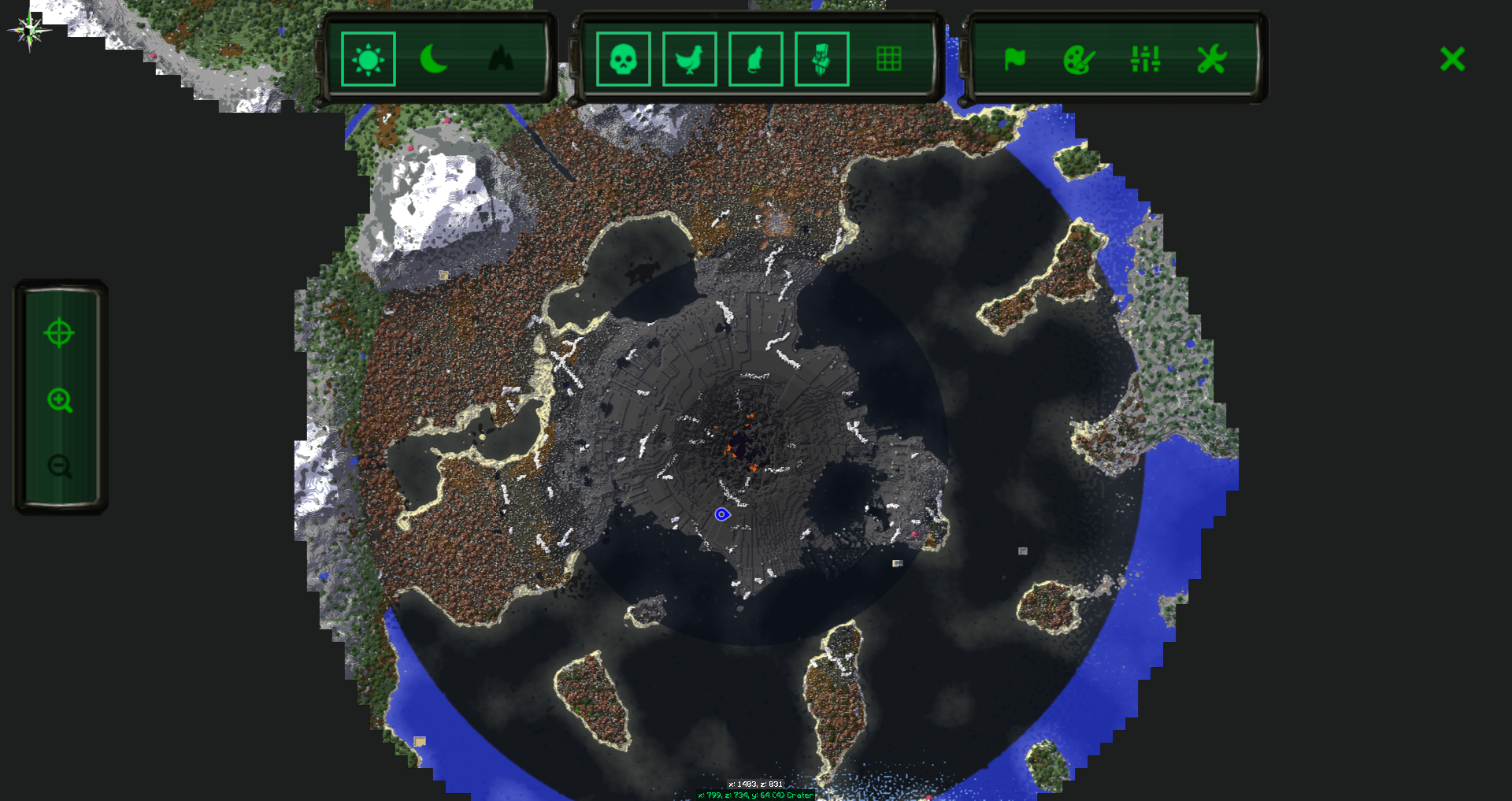This screenshot has width=1512, height=801.
Task: Close the fullscreen map with the X
Action: 1451,58
